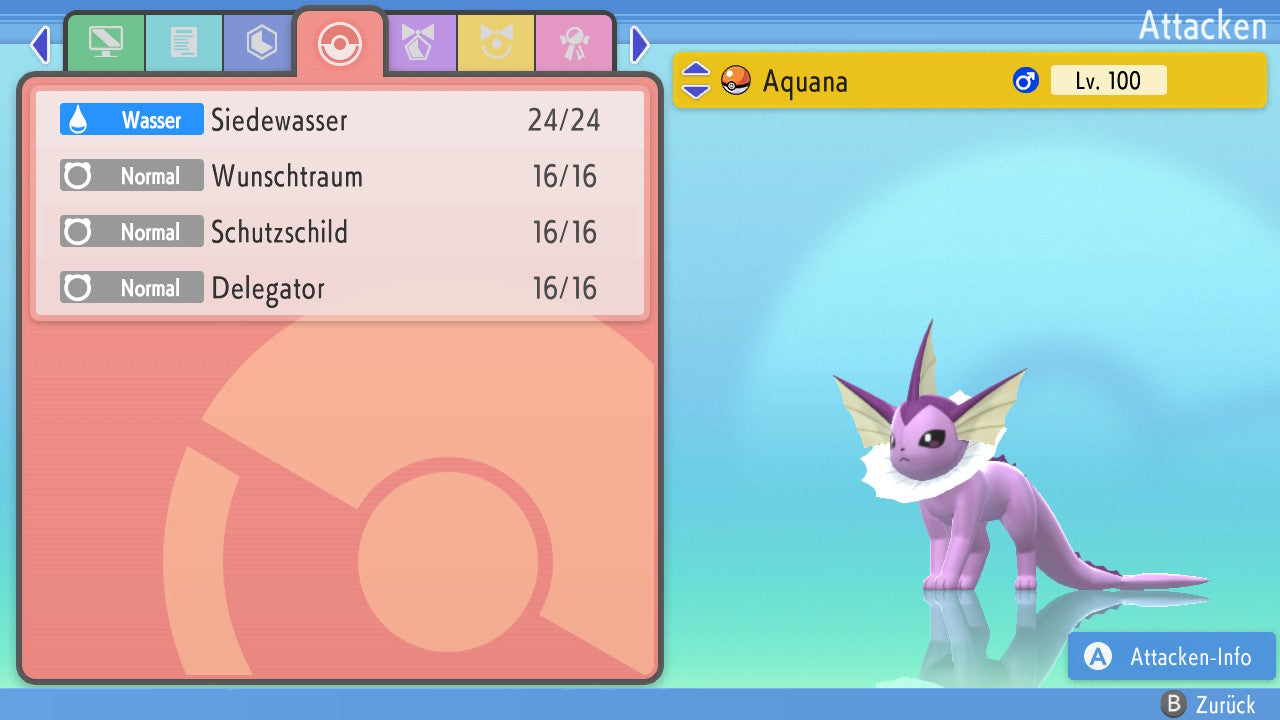Image resolution: width=1280 pixels, height=720 pixels.
Task: Open the purple bow tab
Action: (418, 44)
